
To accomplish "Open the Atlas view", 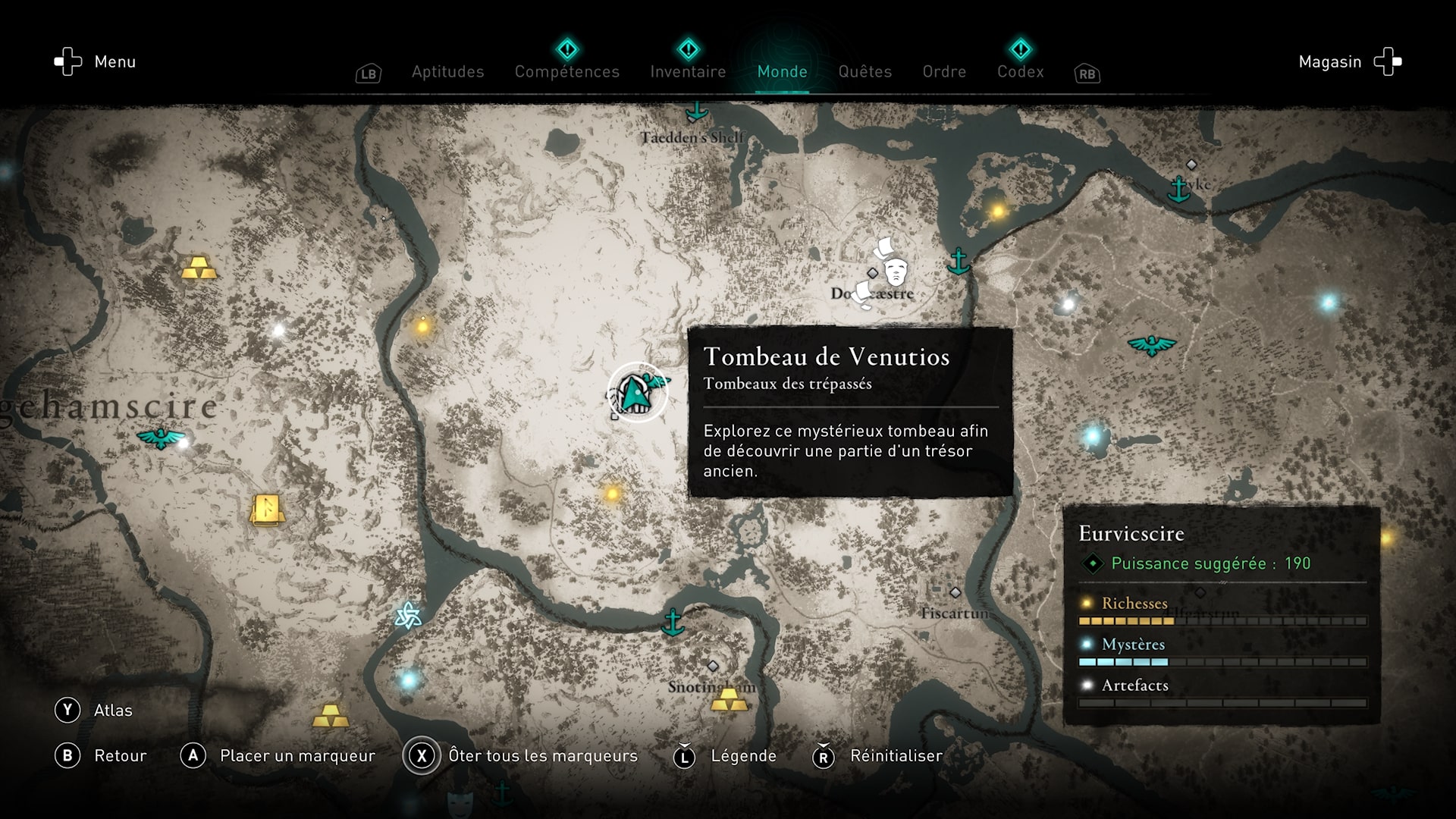I will [94, 710].
